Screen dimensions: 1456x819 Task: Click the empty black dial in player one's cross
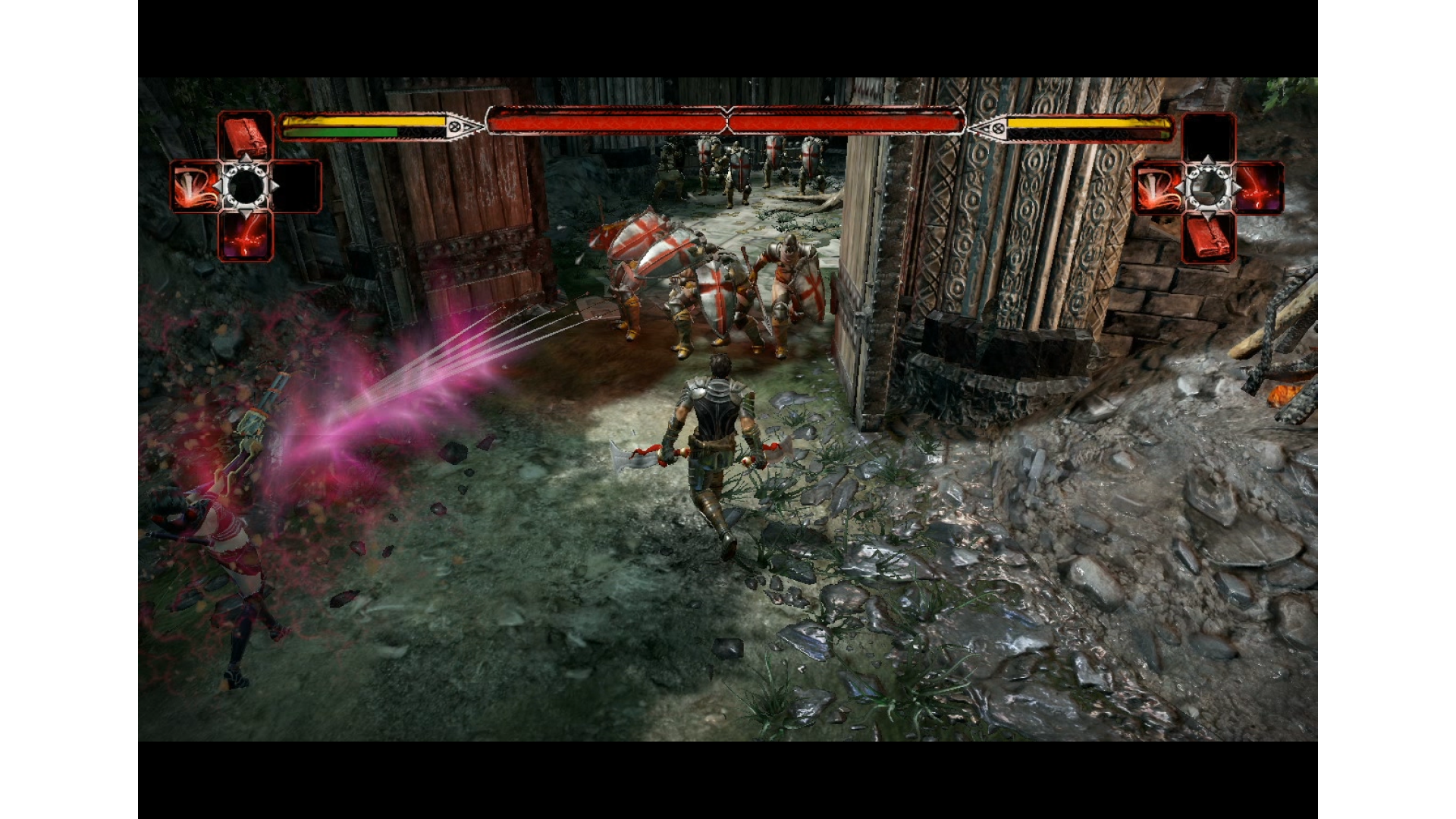246,186
